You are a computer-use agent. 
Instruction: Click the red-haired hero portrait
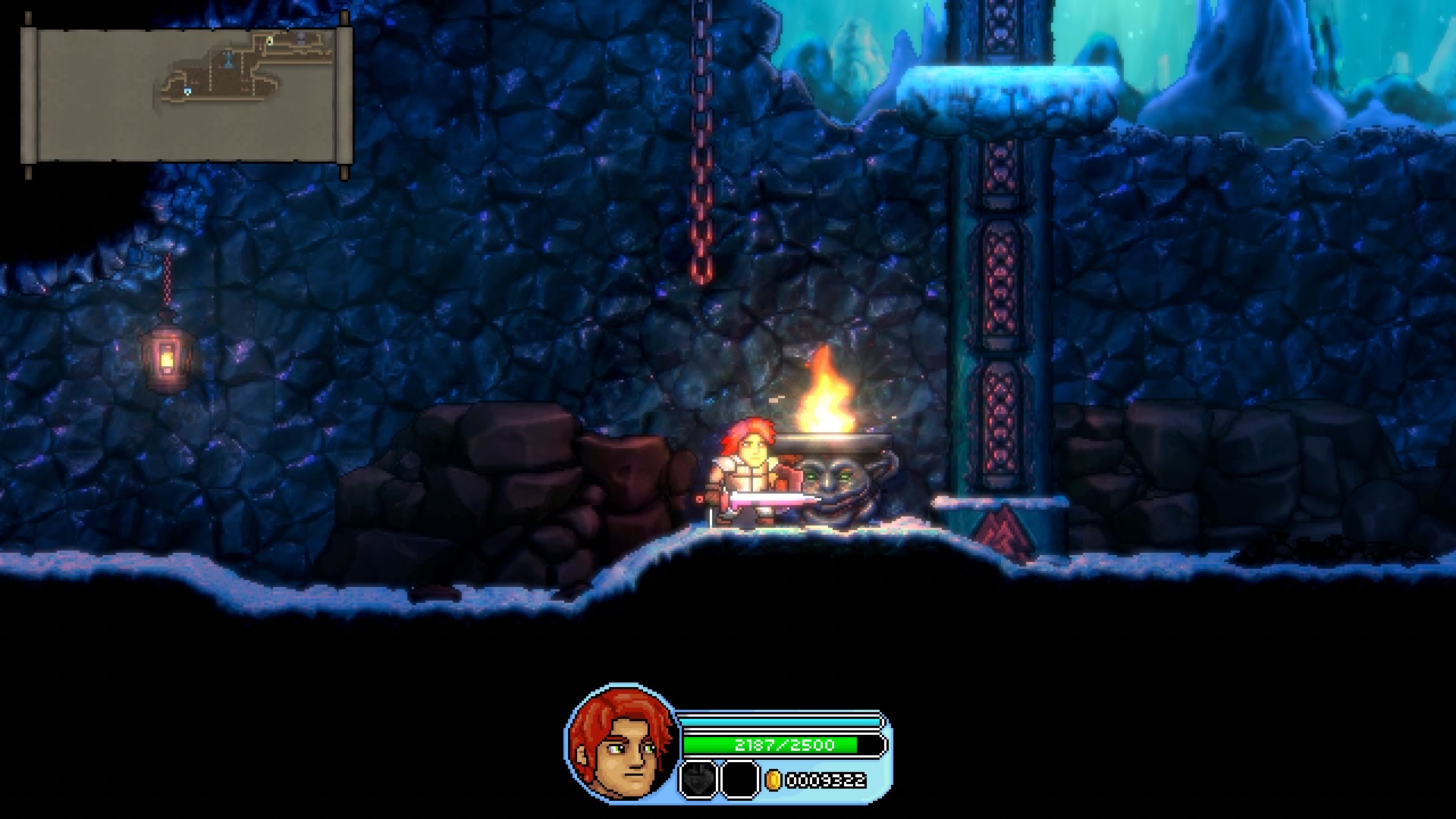click(x=621, y=742)
